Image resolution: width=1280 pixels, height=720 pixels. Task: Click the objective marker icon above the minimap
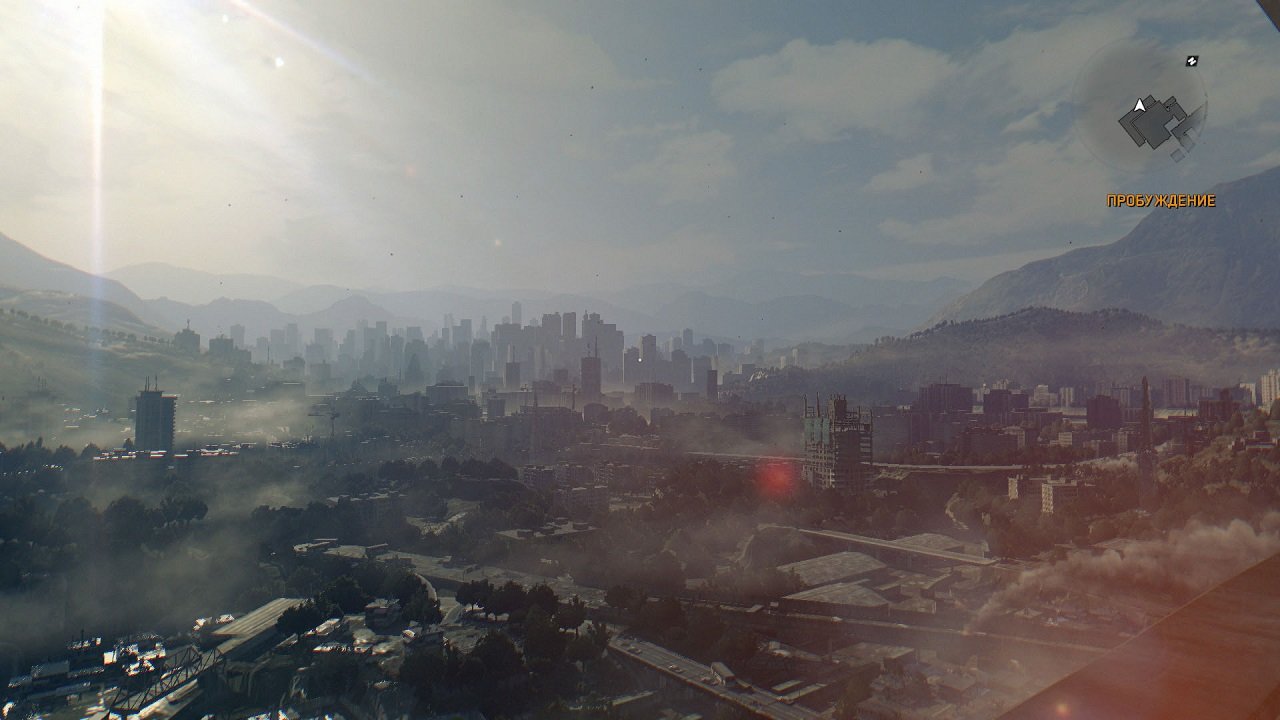(x=1192, y=60)
